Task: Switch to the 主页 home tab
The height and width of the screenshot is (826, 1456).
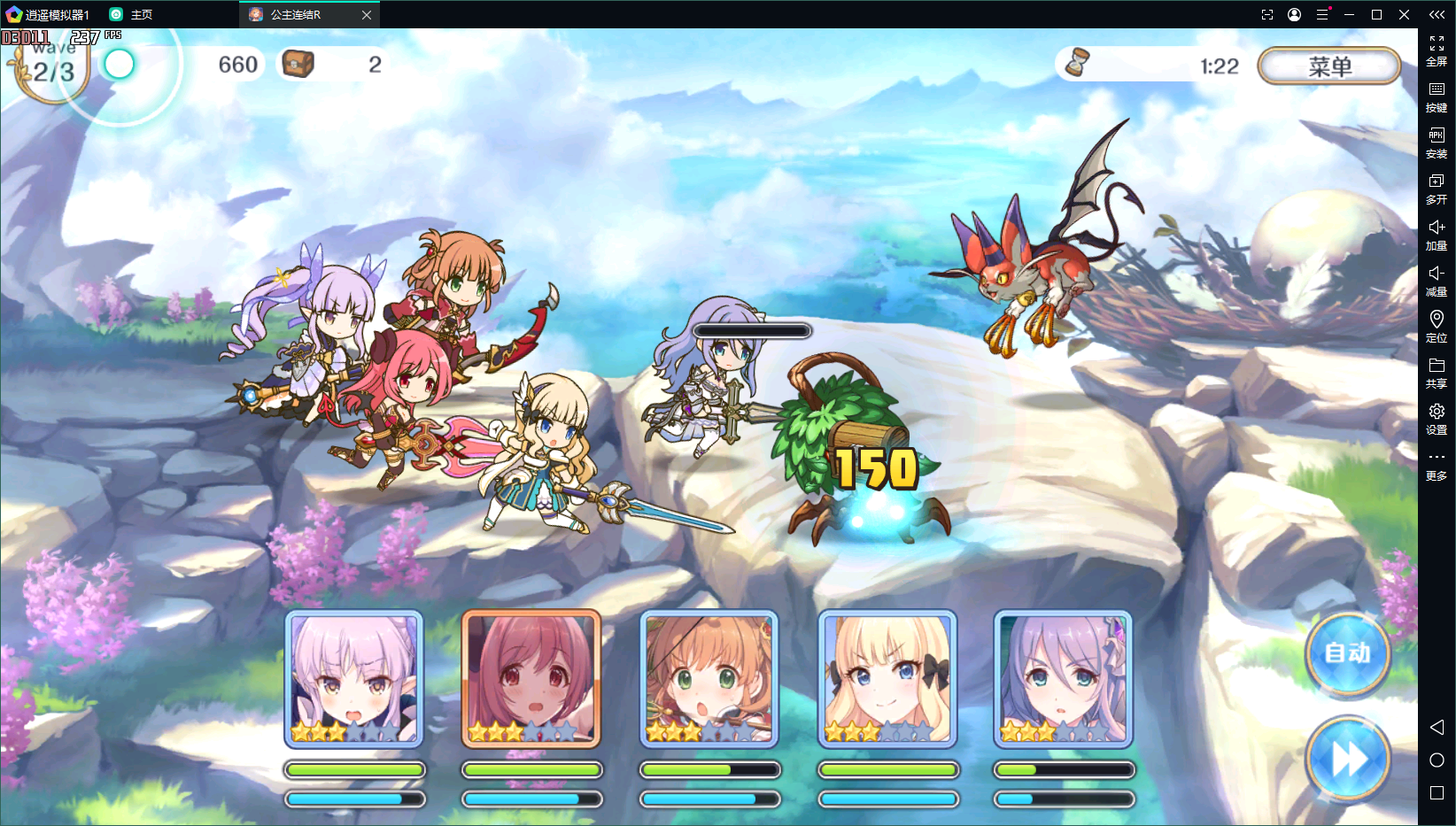Action: [x=131, y=15]
